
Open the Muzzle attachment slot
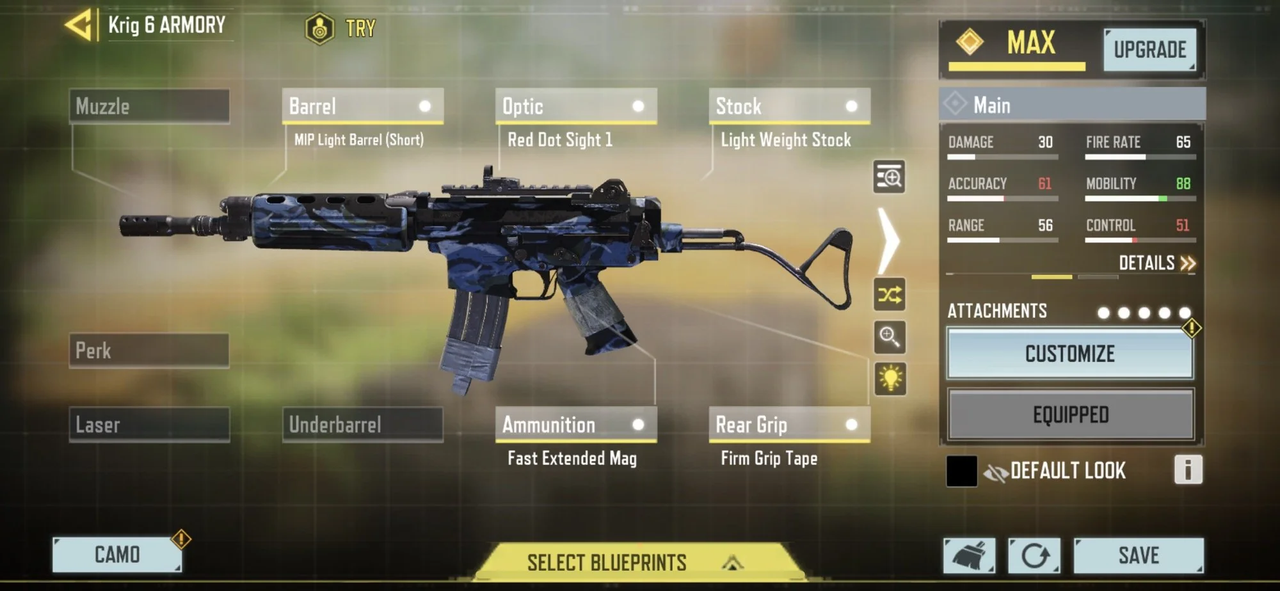pos(149,106)
